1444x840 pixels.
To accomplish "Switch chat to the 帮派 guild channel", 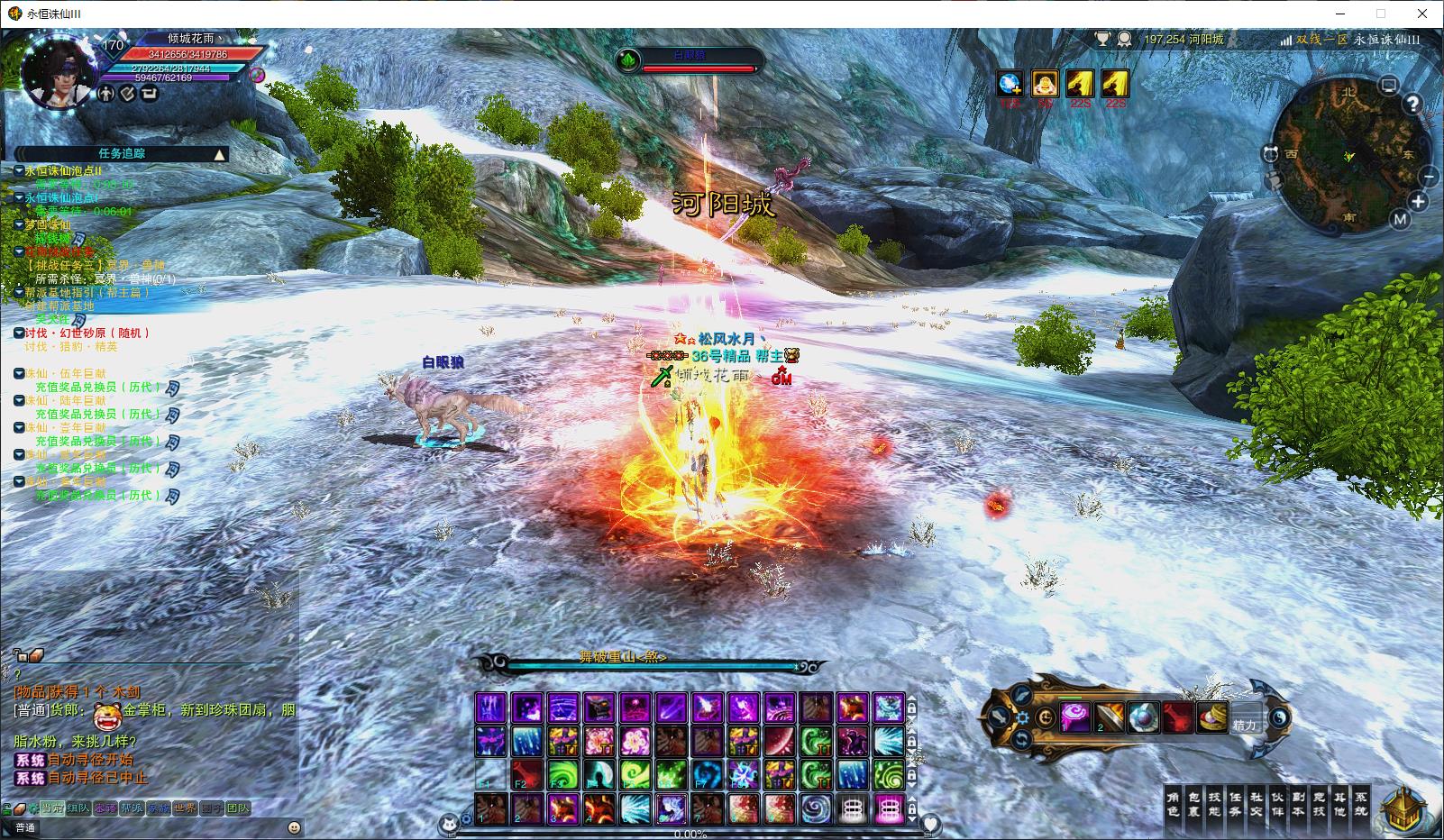I will point(132,808).
